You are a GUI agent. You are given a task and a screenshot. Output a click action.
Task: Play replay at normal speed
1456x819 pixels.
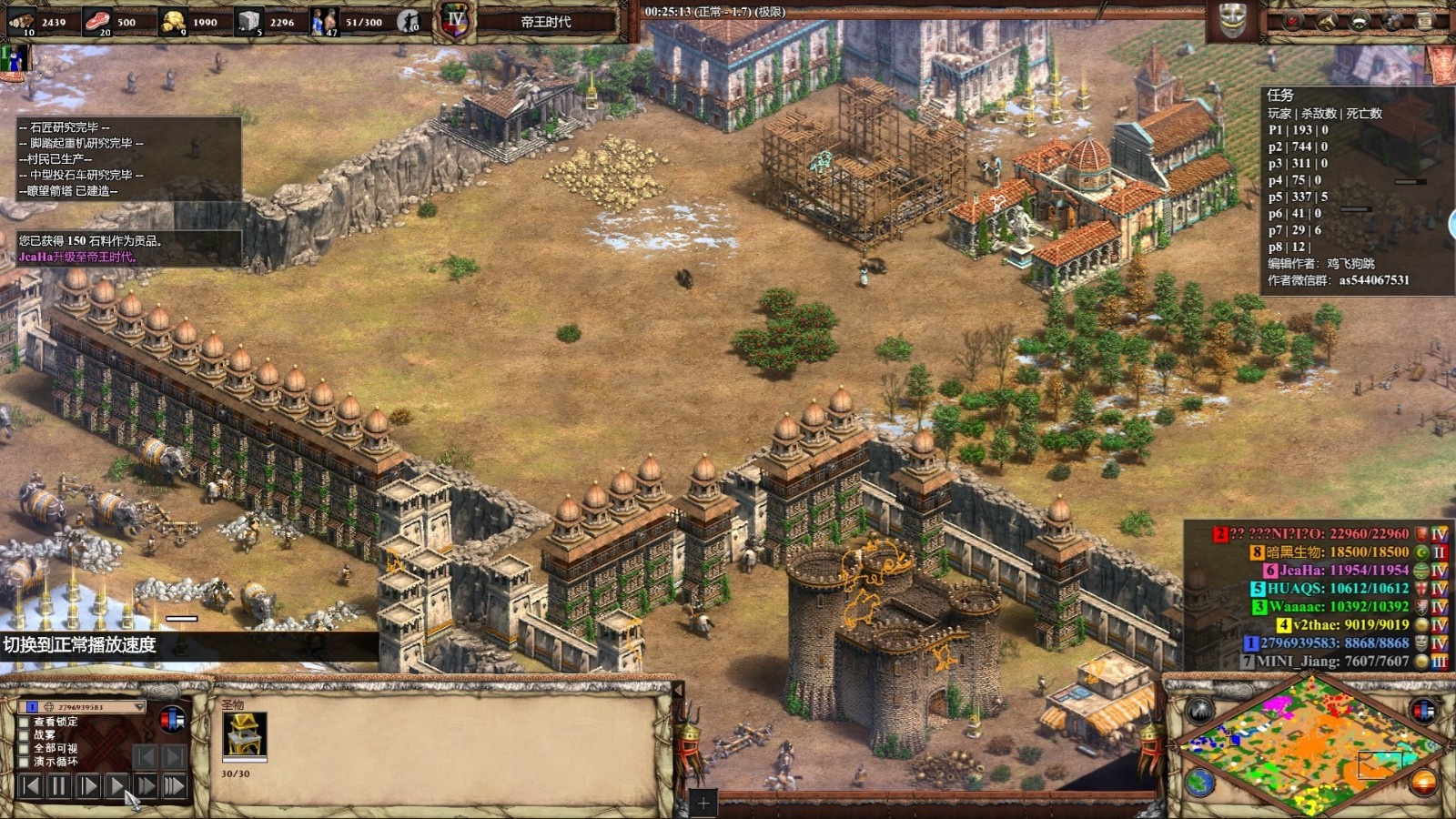pyautogui.click(x=116, y=785)
